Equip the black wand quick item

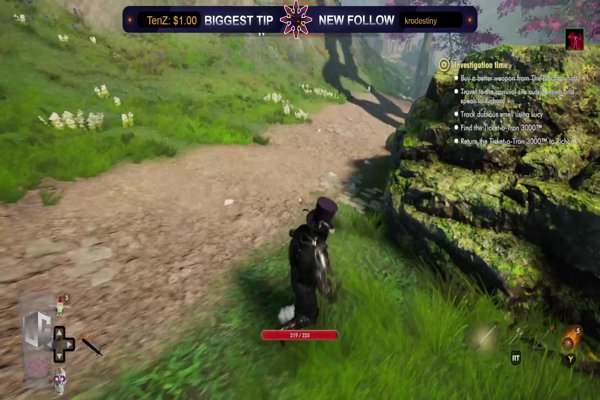tap(92, 346)
